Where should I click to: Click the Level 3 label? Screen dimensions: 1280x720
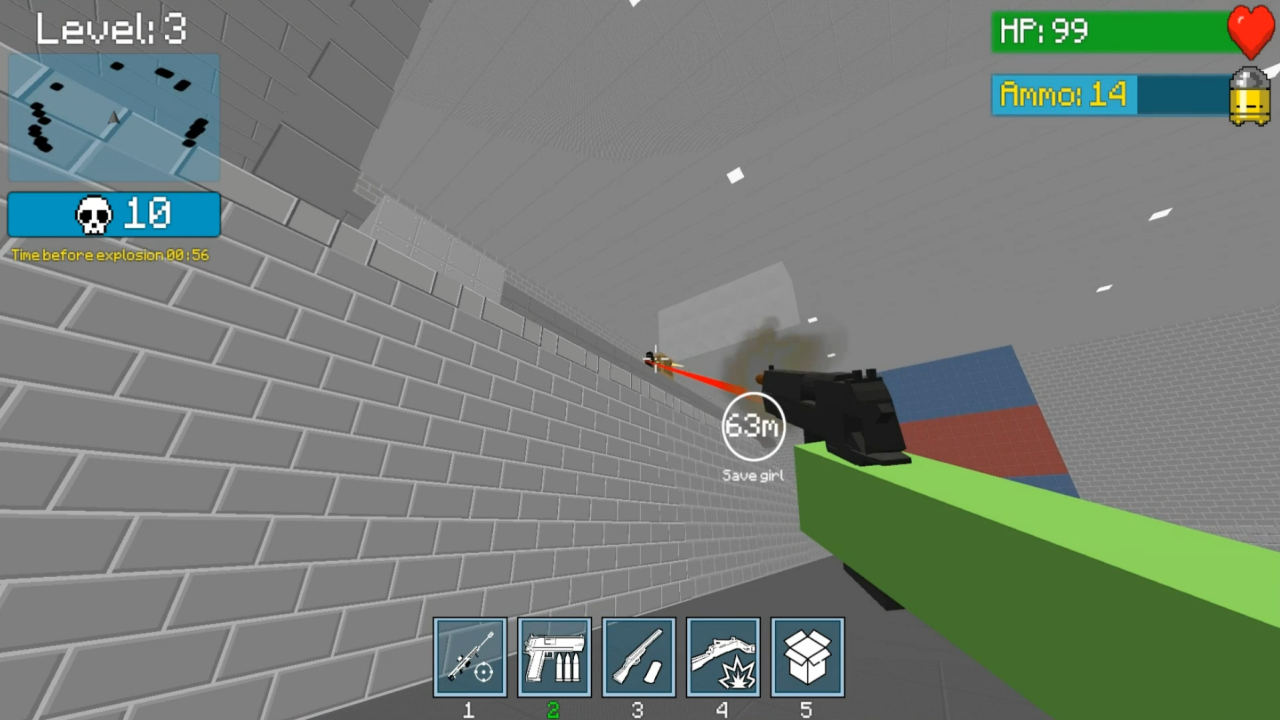(110, 28)
